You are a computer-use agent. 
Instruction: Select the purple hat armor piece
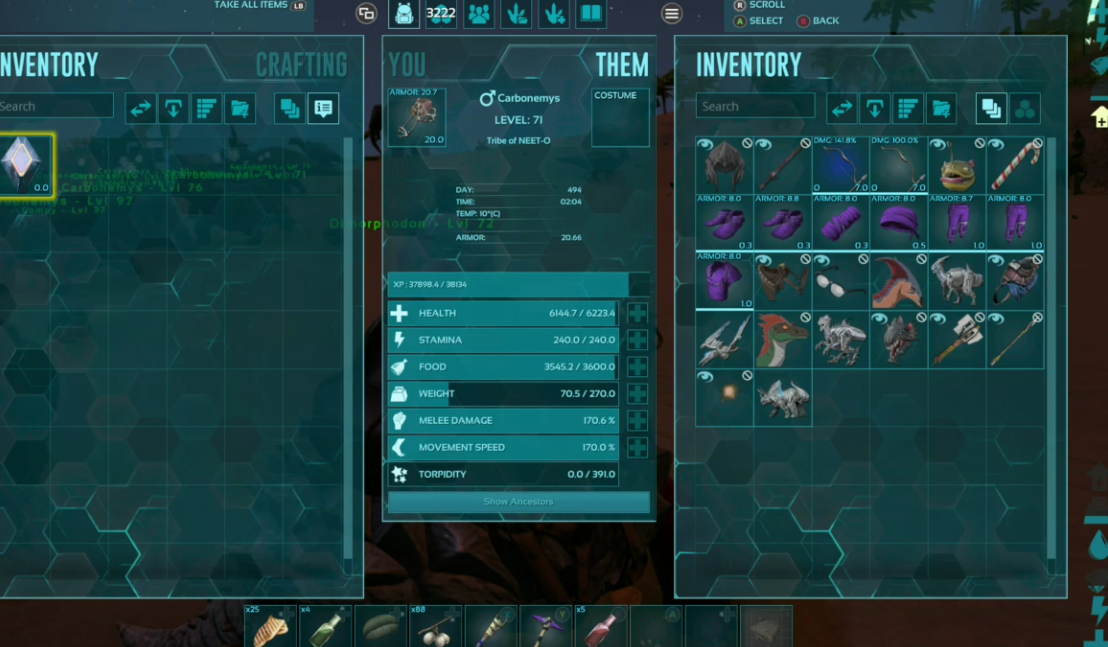[x=899, y=222]
